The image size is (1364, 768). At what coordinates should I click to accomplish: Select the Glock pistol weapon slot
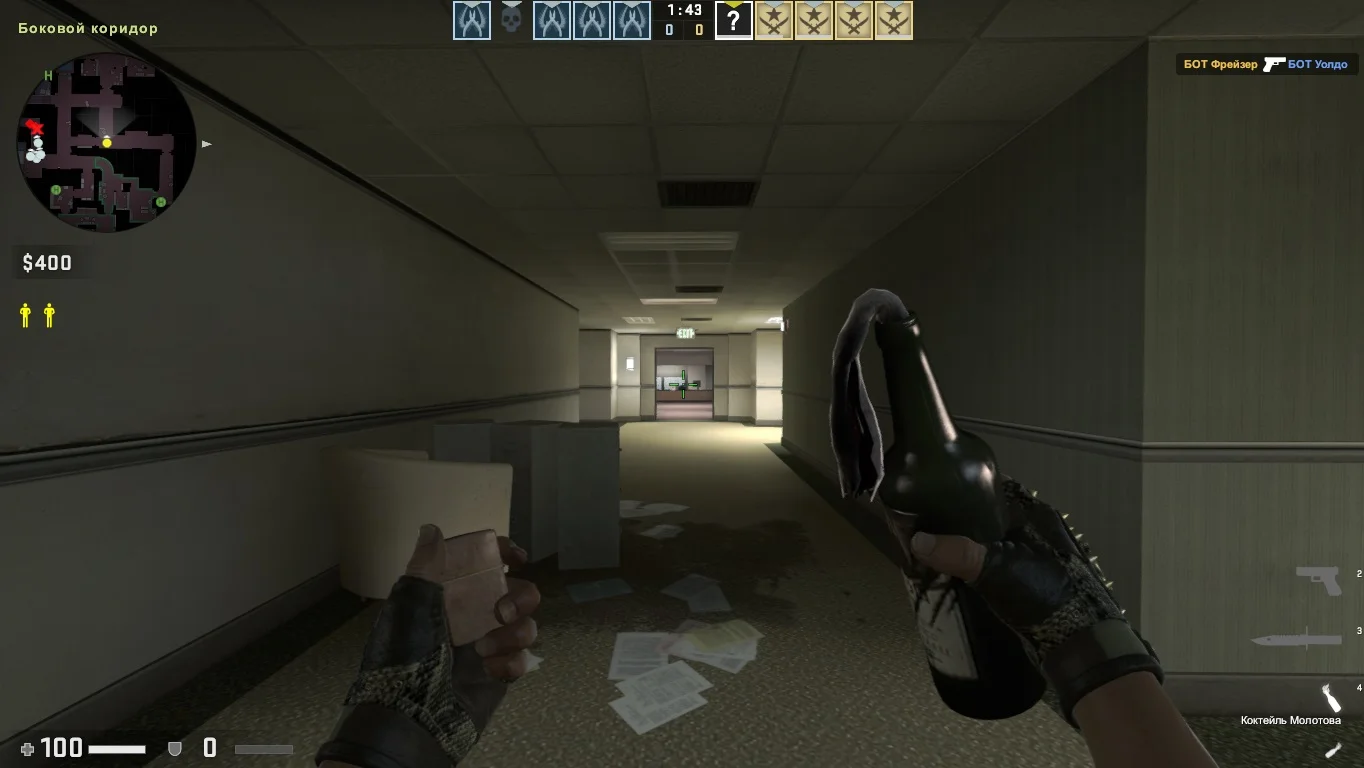(1319, 580)
